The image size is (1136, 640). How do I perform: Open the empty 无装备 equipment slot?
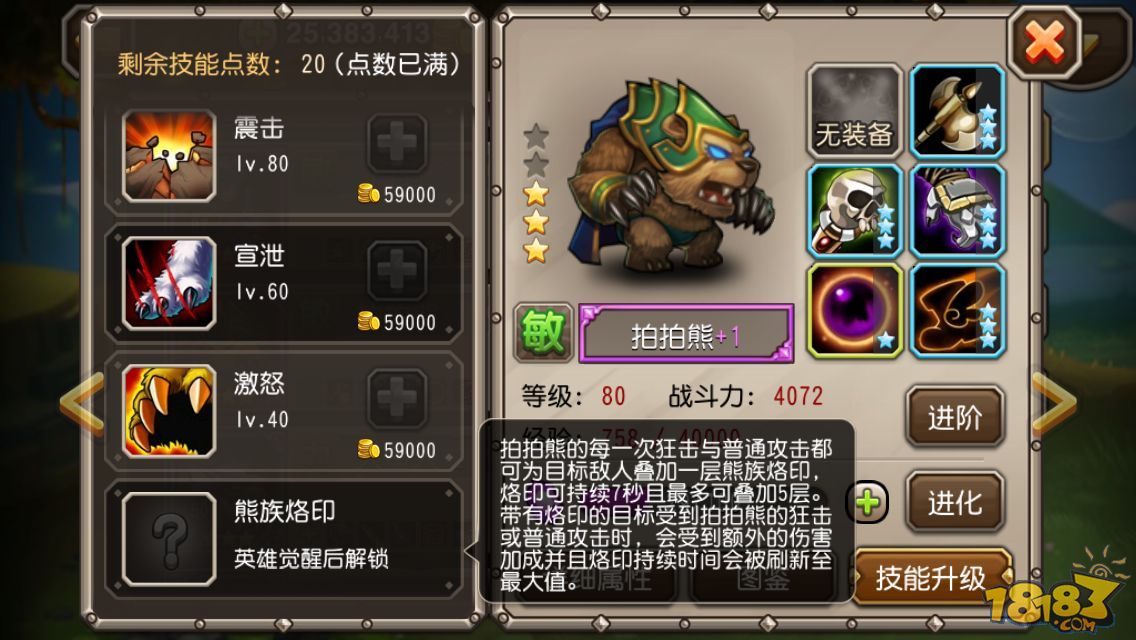[x=854, y=111]
